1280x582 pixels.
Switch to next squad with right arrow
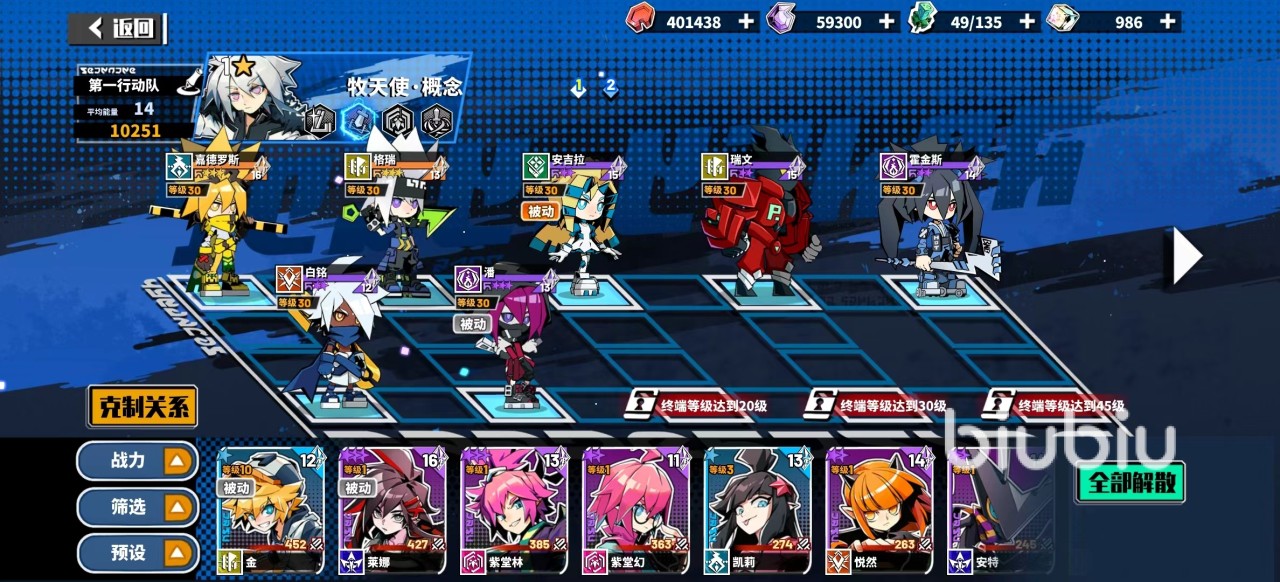click(x=1186, y=256)
